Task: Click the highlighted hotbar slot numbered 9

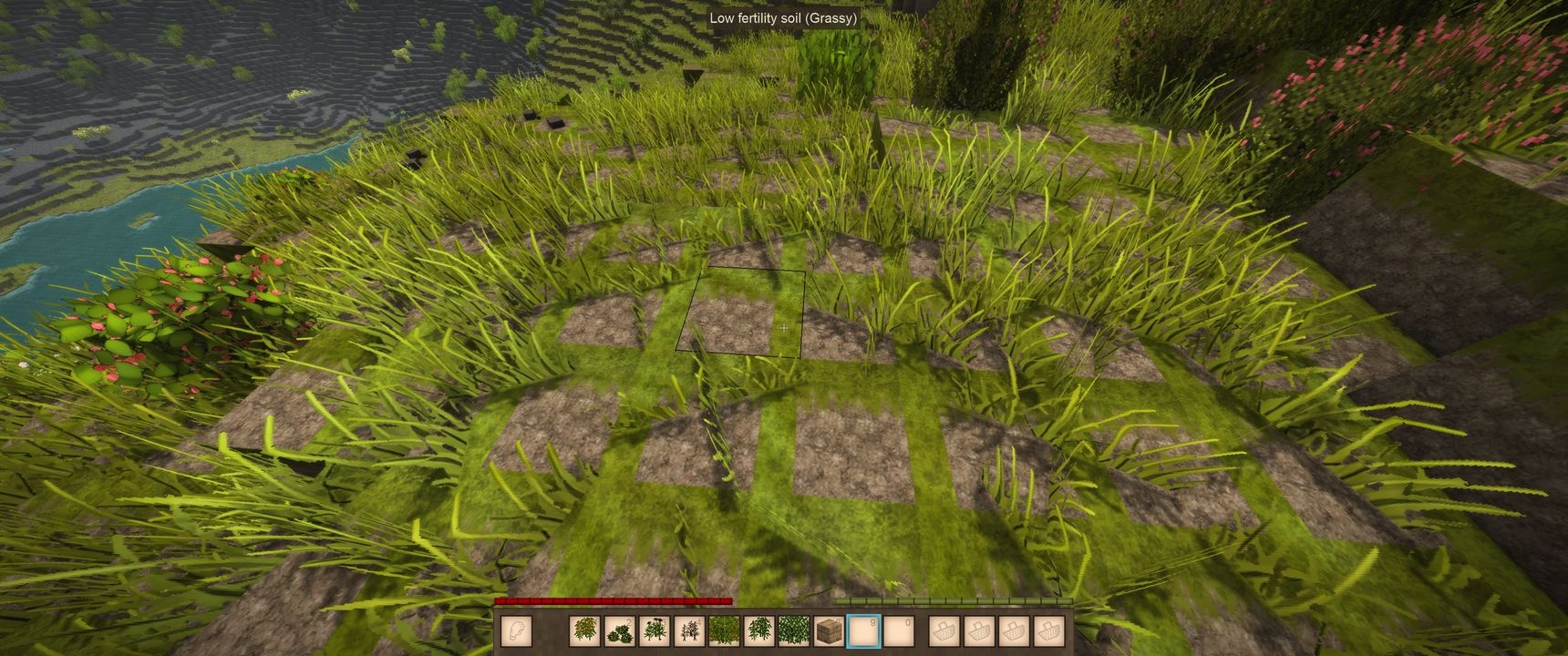Action: [x=862, y=630]
